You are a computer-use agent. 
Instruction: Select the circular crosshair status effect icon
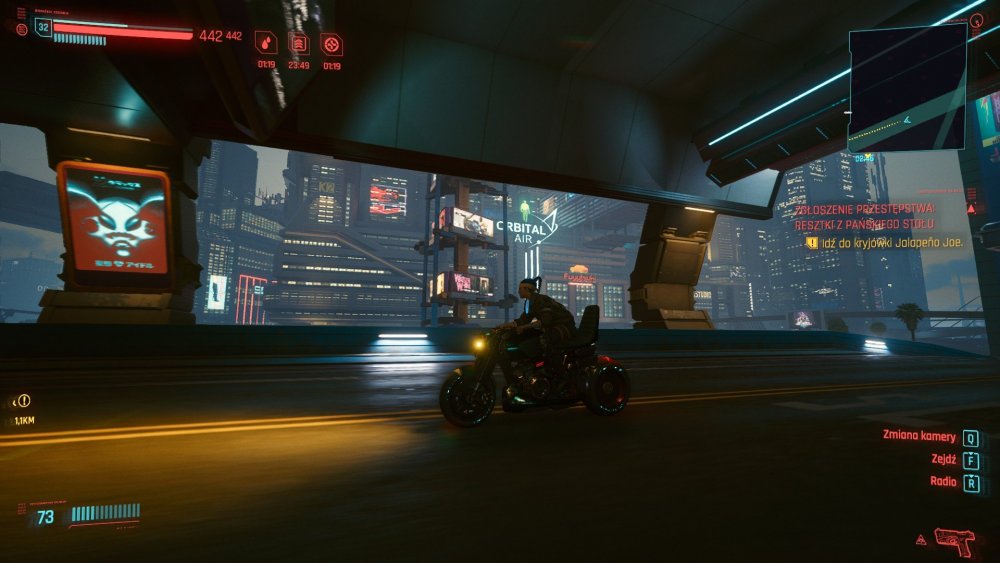click(331, 43)
